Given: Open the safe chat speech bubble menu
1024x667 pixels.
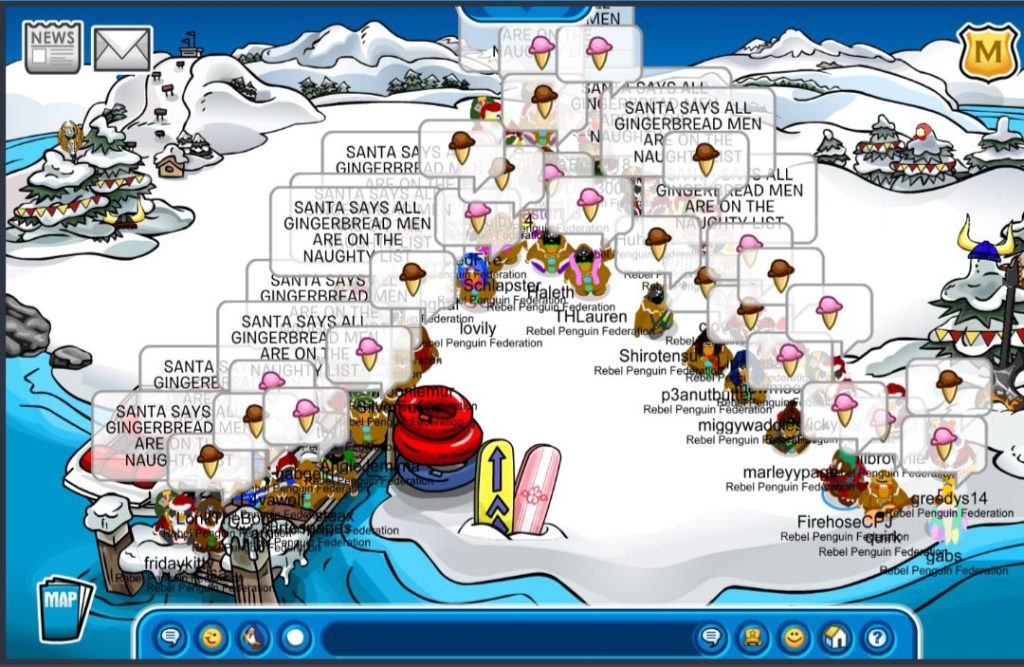Looking at the screenshot, I should pyautogui.click(x=172, y=637).
